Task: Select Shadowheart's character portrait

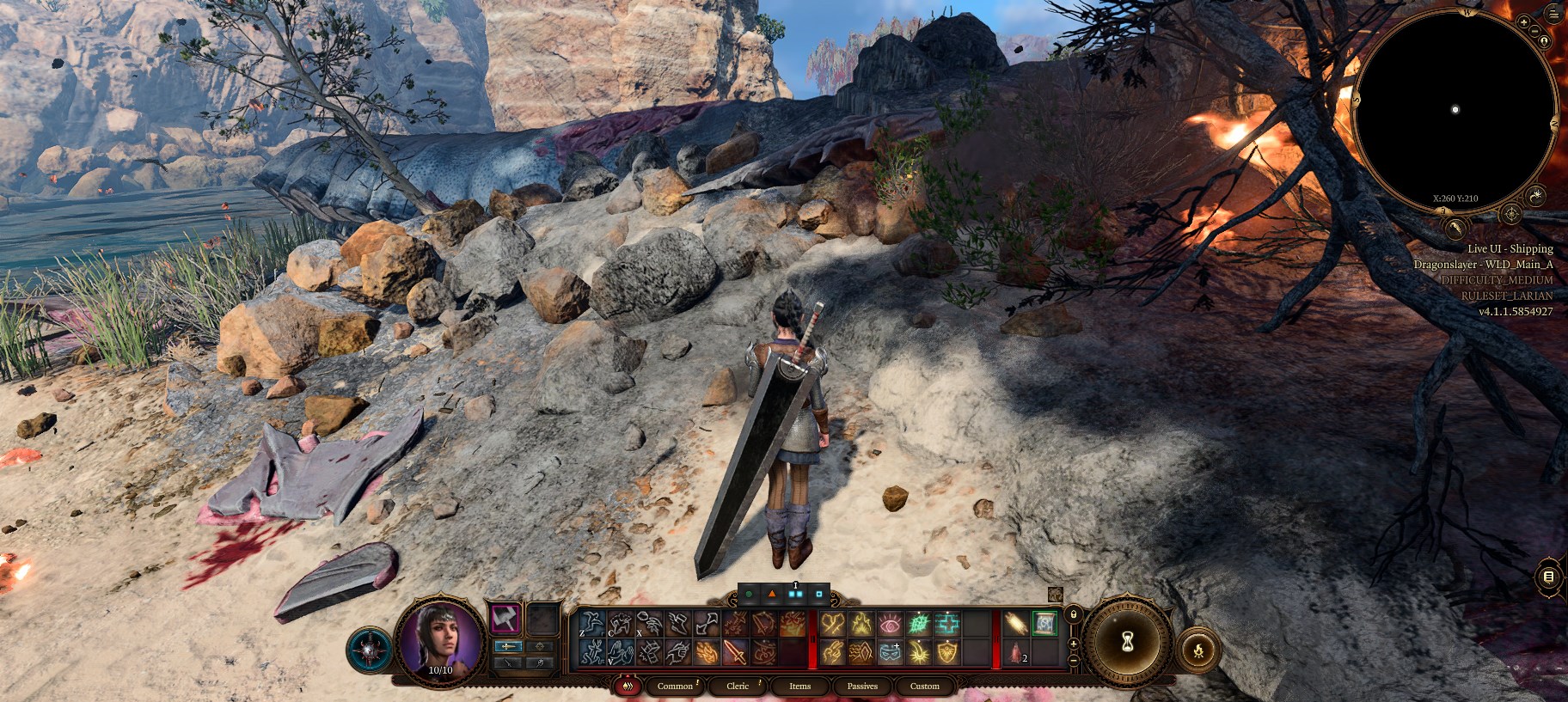Action: pyautogui.click(x=441, y=639)
